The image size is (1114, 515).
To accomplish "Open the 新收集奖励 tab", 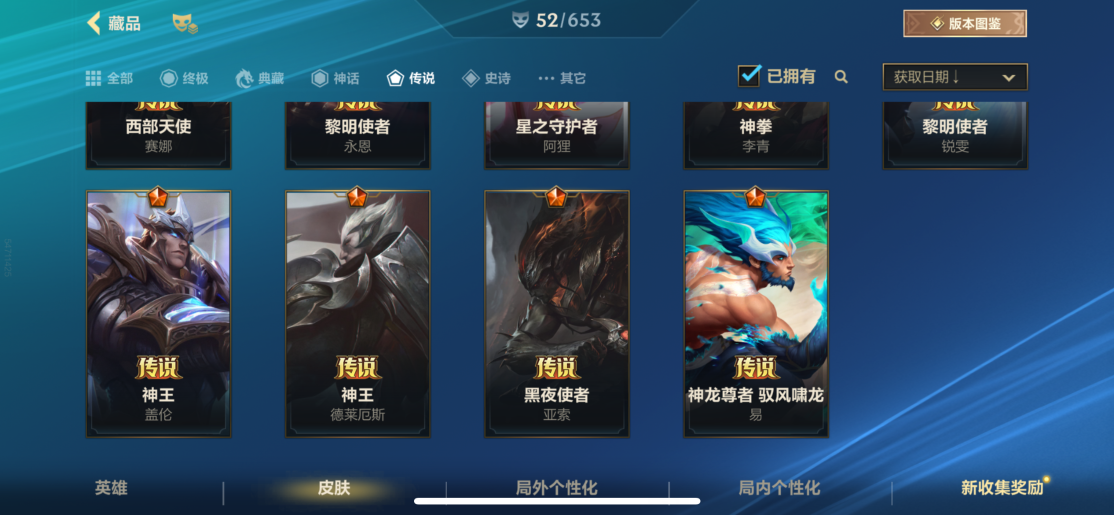I will pyautogui.click(x=1001, y=488).
